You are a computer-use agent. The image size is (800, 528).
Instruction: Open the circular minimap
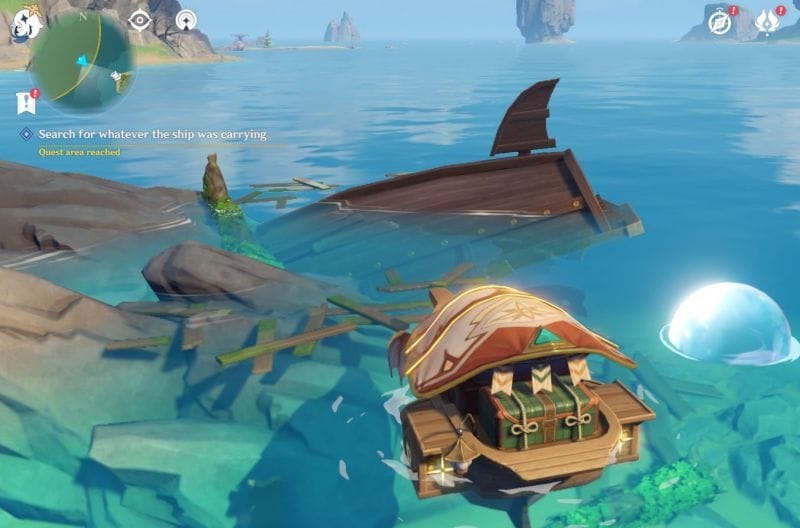click(x=85, y=62)
